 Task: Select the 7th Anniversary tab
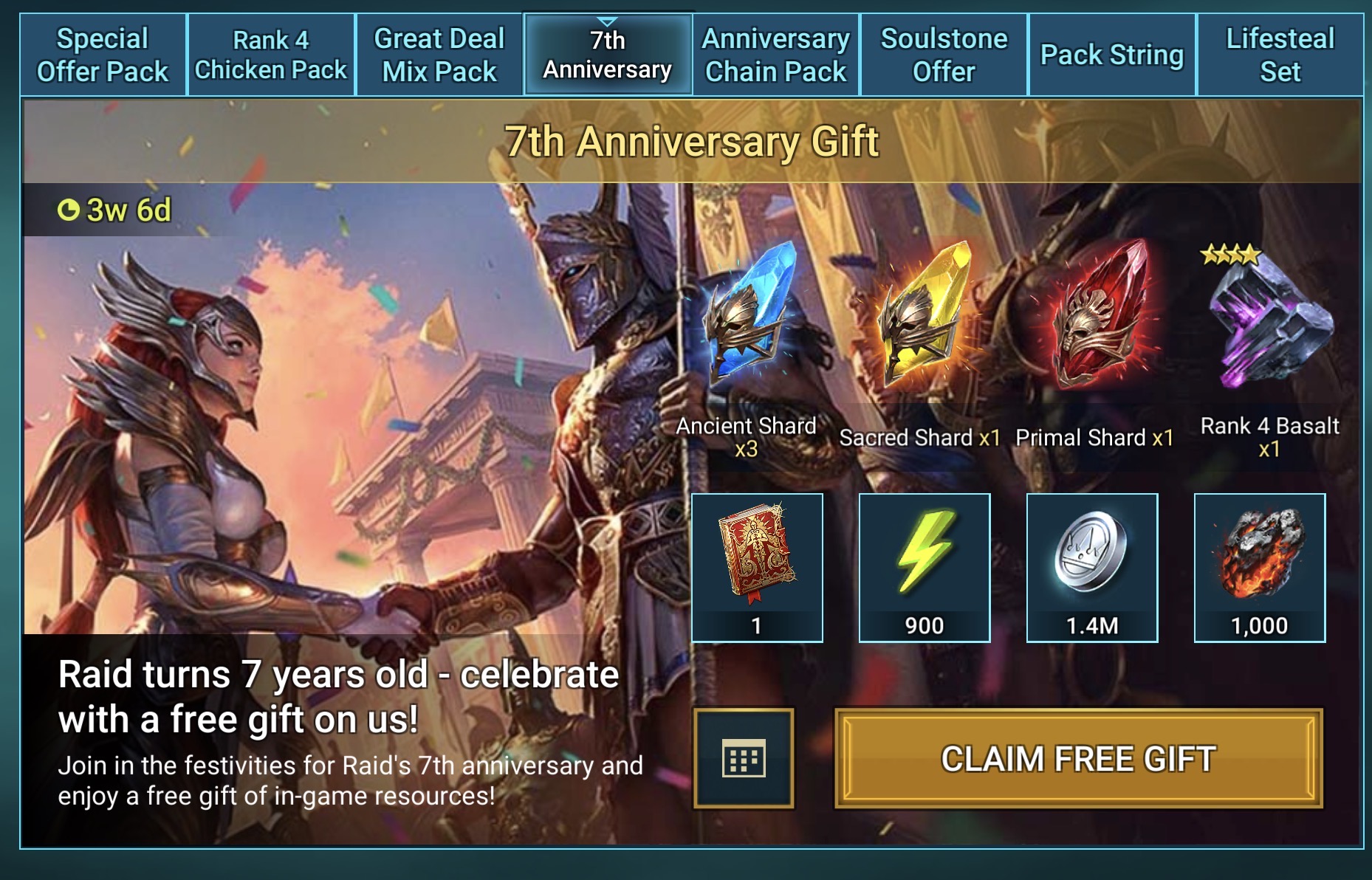[x=607, y=55]
